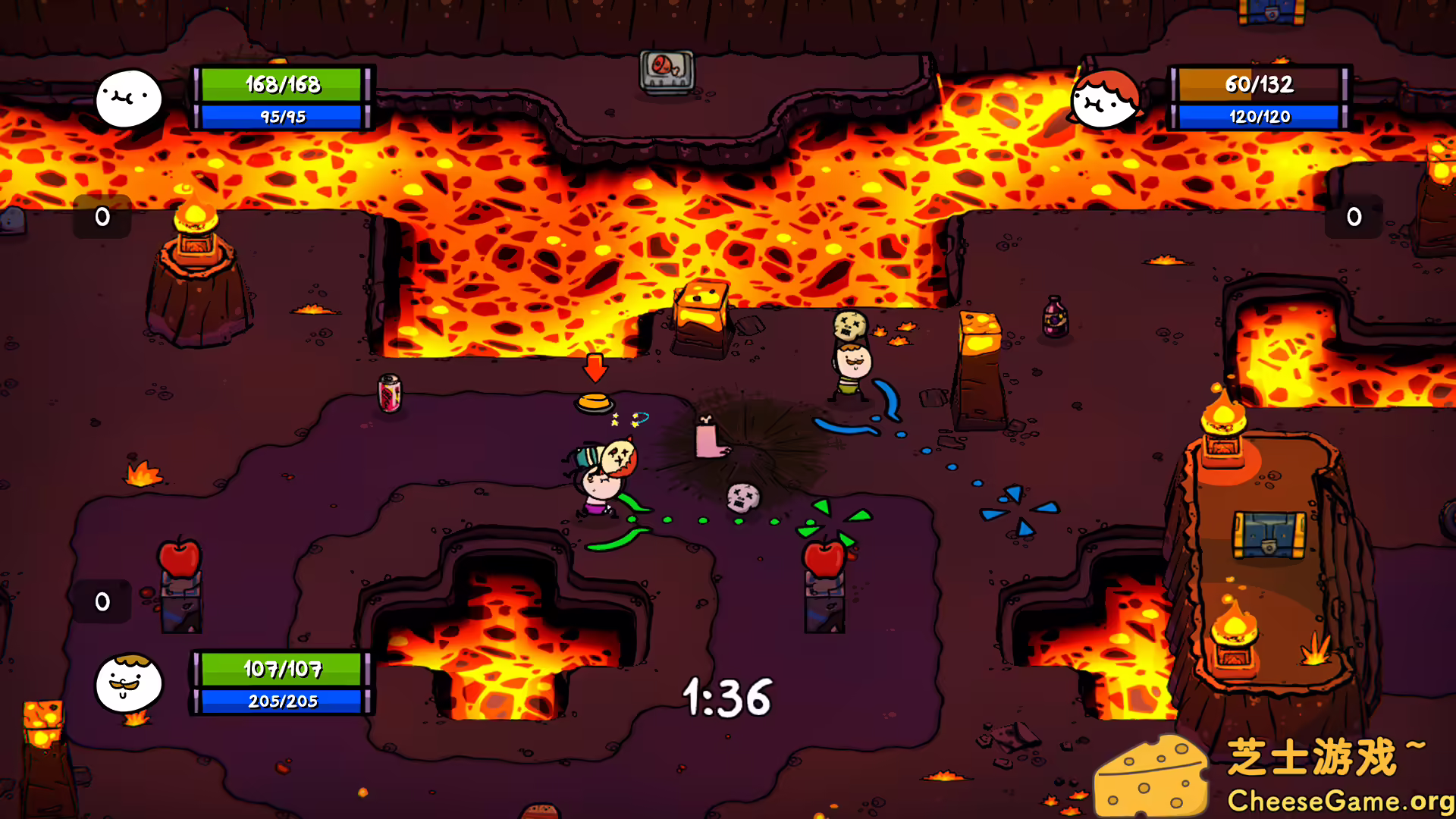
Task: Pick up the soda can on the floor
Action: coord(388,392)
